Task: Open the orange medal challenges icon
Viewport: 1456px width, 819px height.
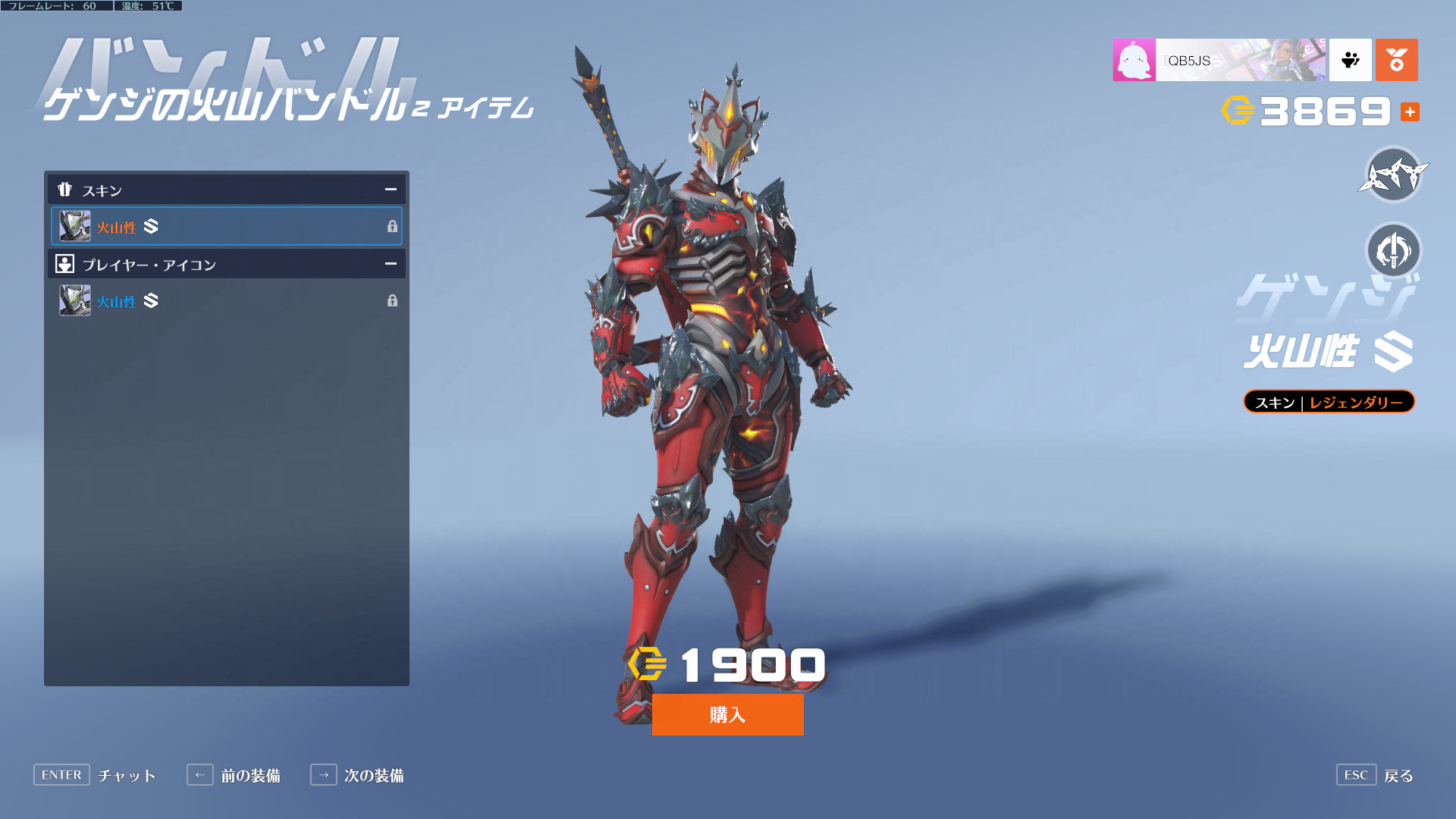Action: pyautogui.click(x=1396, y=60)
